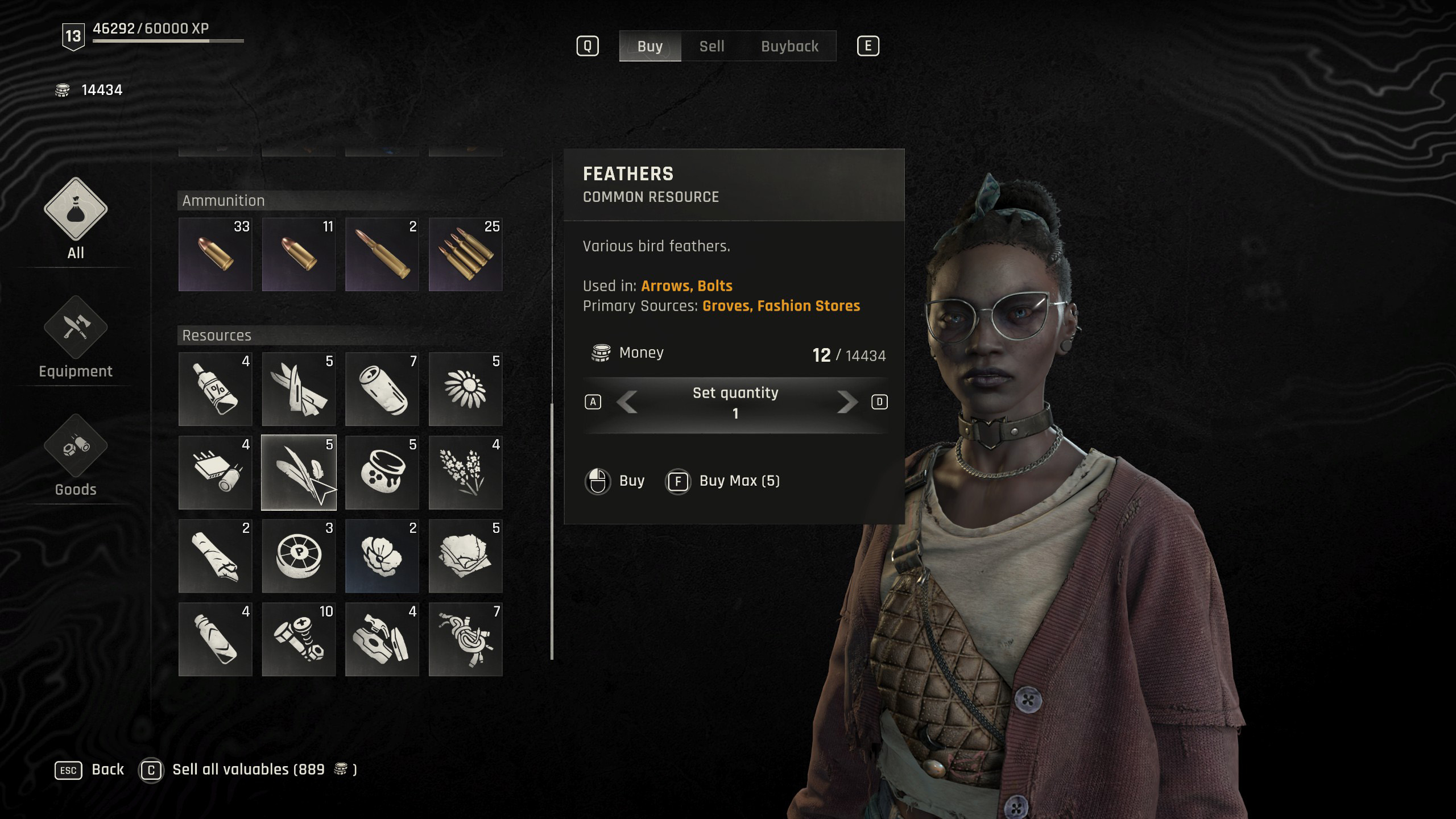Viewport: 1456px width, 819px height.
Task: Select the four-bullet ammo stack of 25
Action: (465, 254)
